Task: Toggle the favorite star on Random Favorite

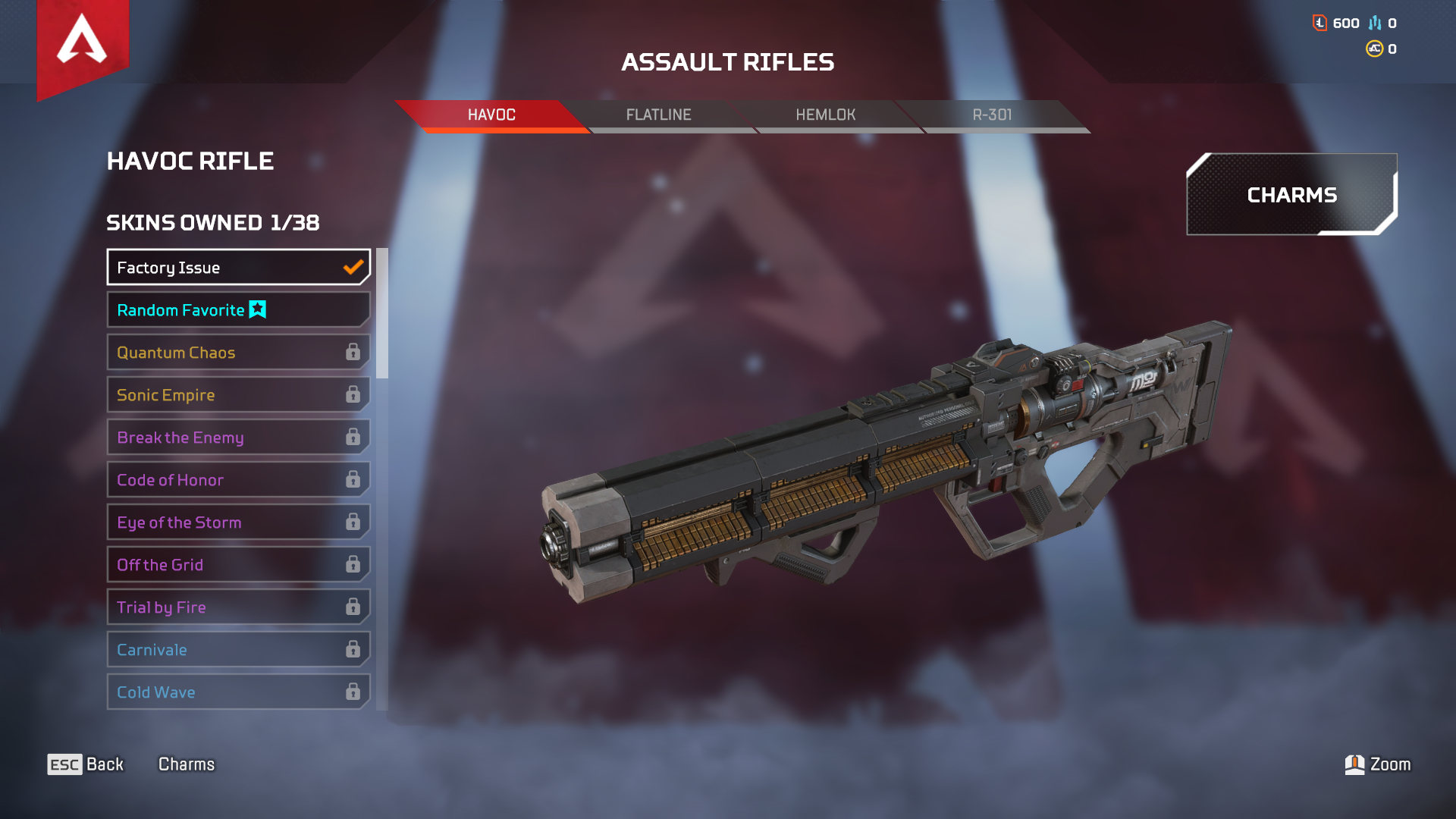Action: click(256, 309)
